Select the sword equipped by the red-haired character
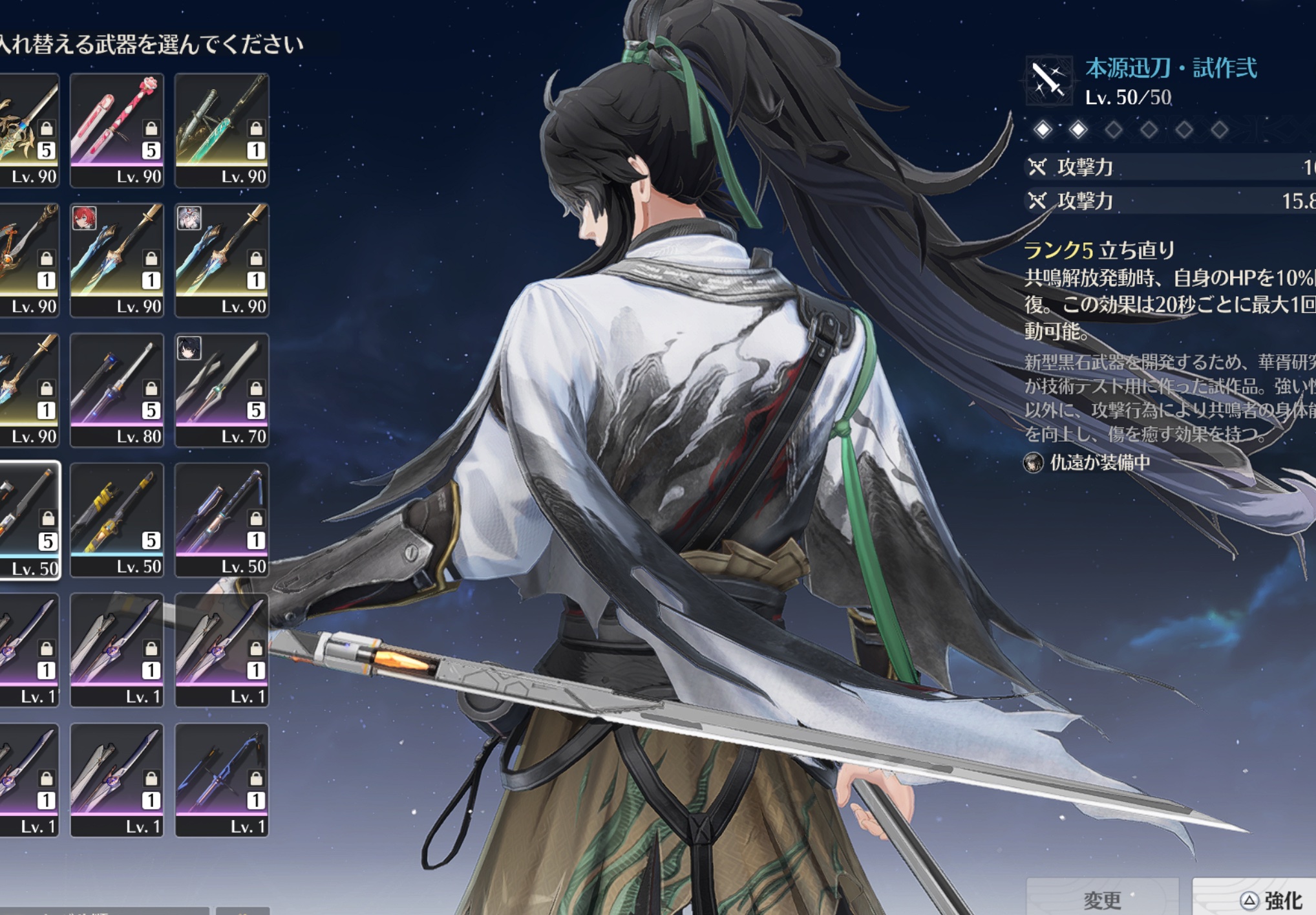The width and height of the screenshot is (1316, 915). (x=117, y=260)
